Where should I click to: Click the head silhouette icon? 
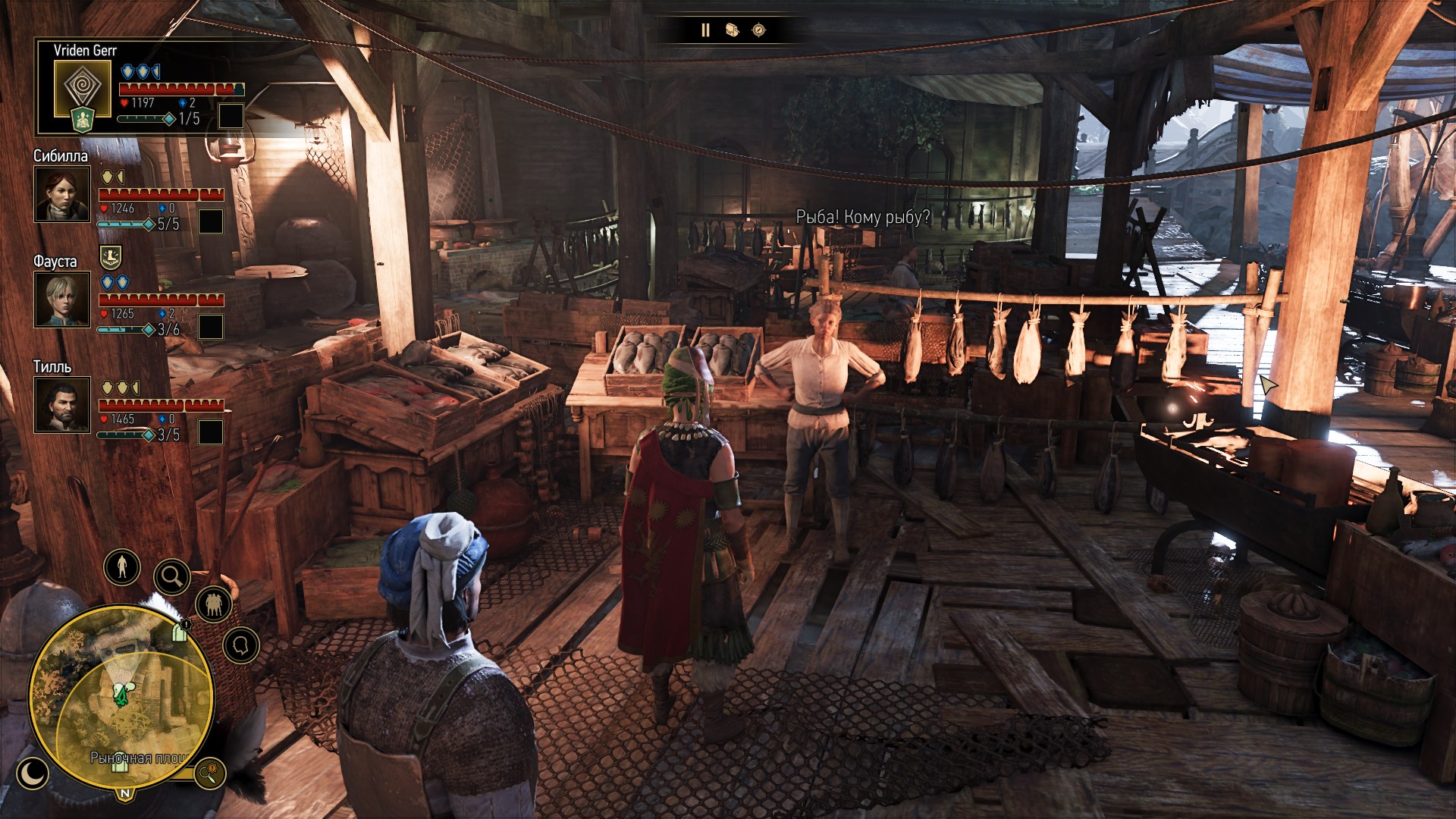pyautogui.click(x=241, y=646)
